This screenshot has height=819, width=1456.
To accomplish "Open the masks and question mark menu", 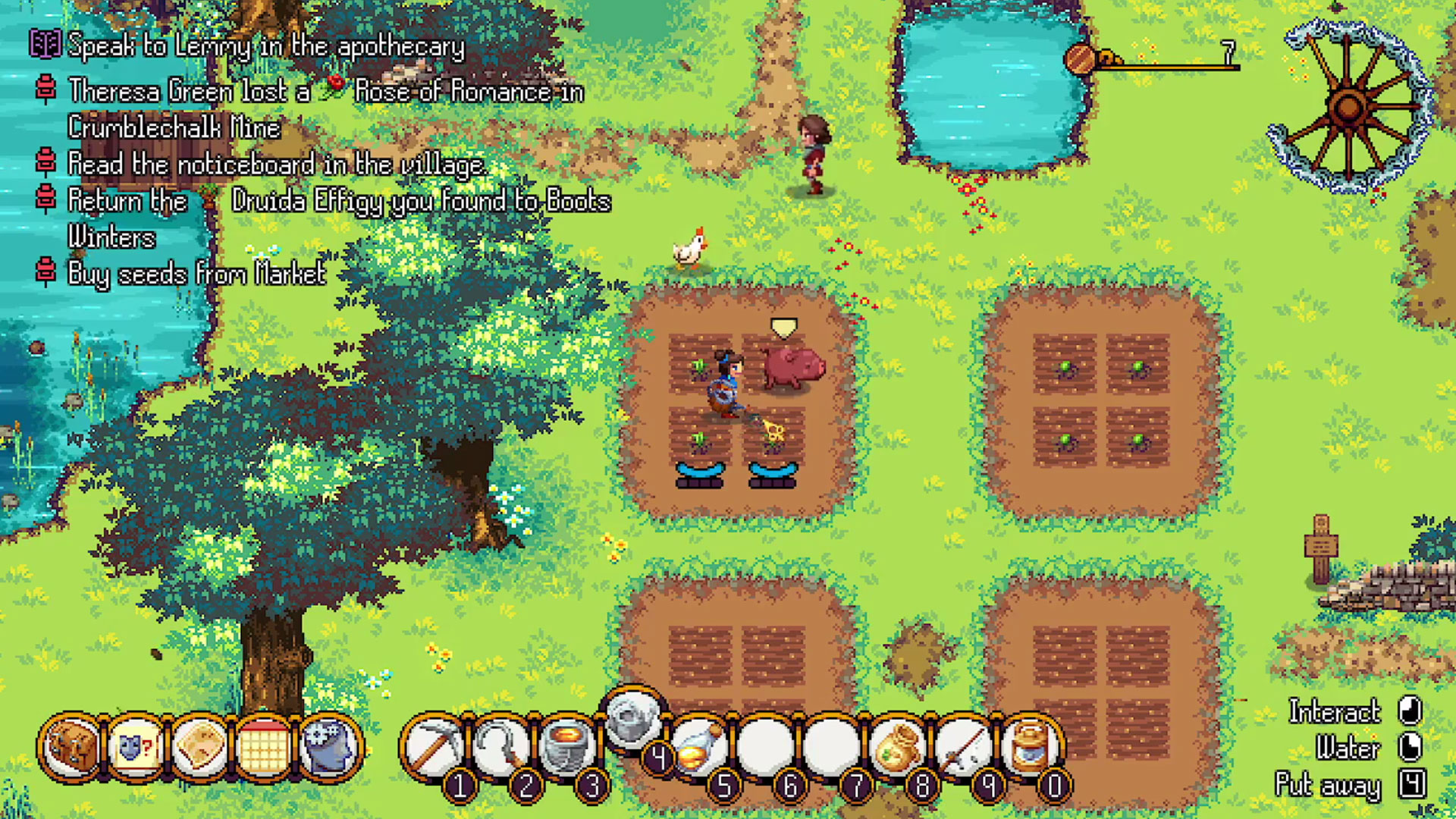I will click(x=136, y=748).
